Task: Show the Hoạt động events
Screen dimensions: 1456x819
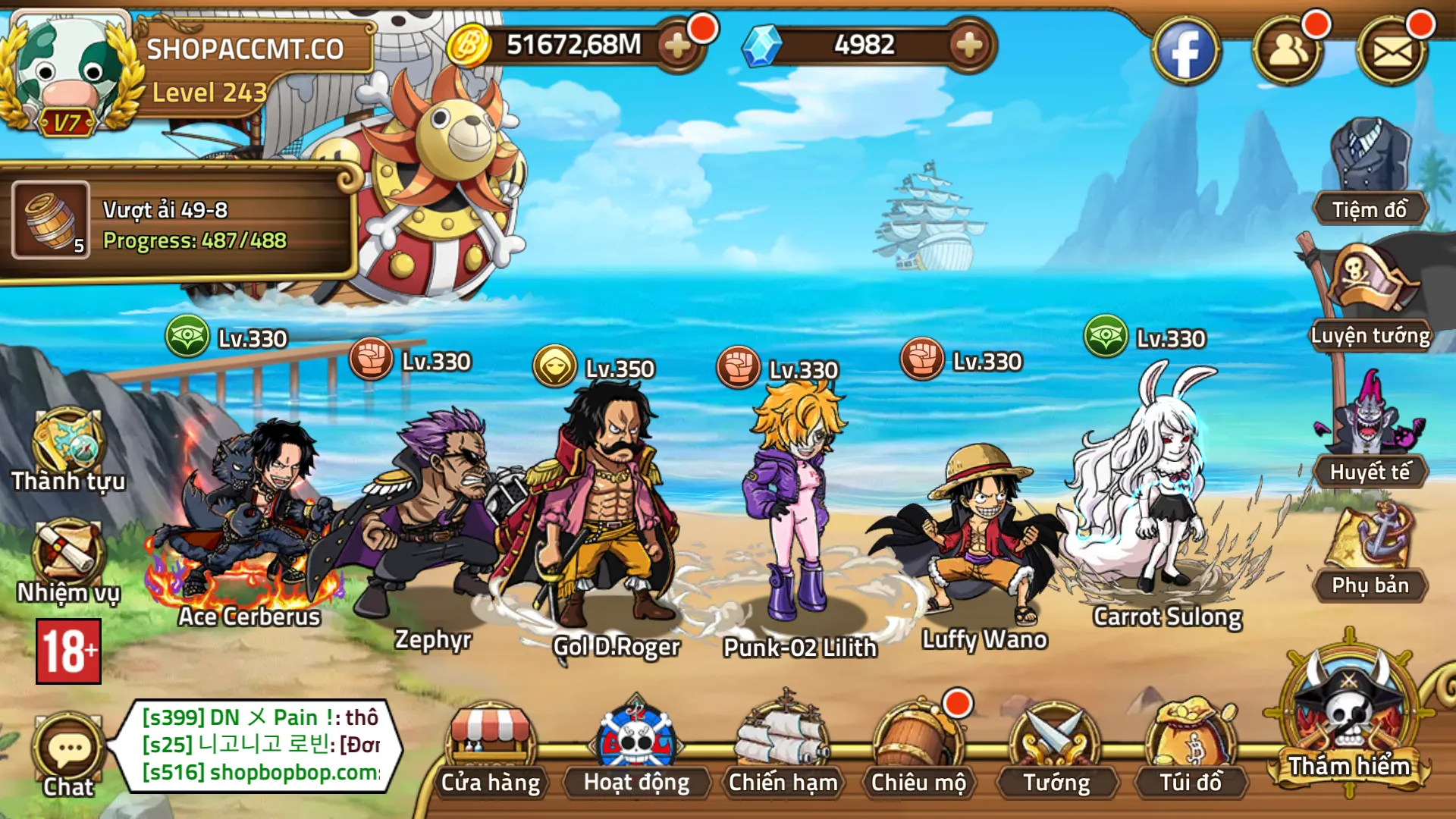Action: click(x=636, y=747)
